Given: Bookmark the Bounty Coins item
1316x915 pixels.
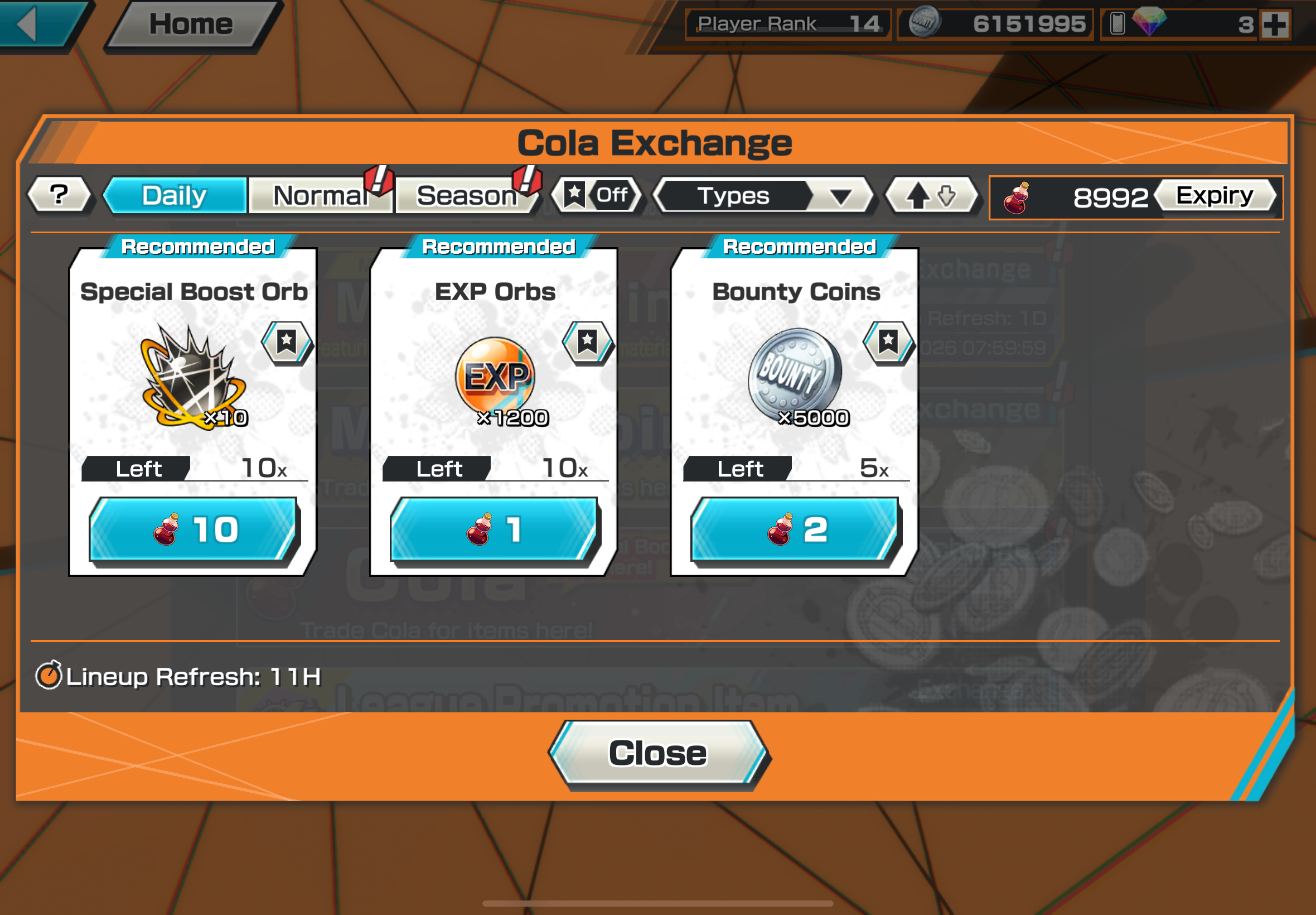Looking at the screenshot, I should (888, 342).
